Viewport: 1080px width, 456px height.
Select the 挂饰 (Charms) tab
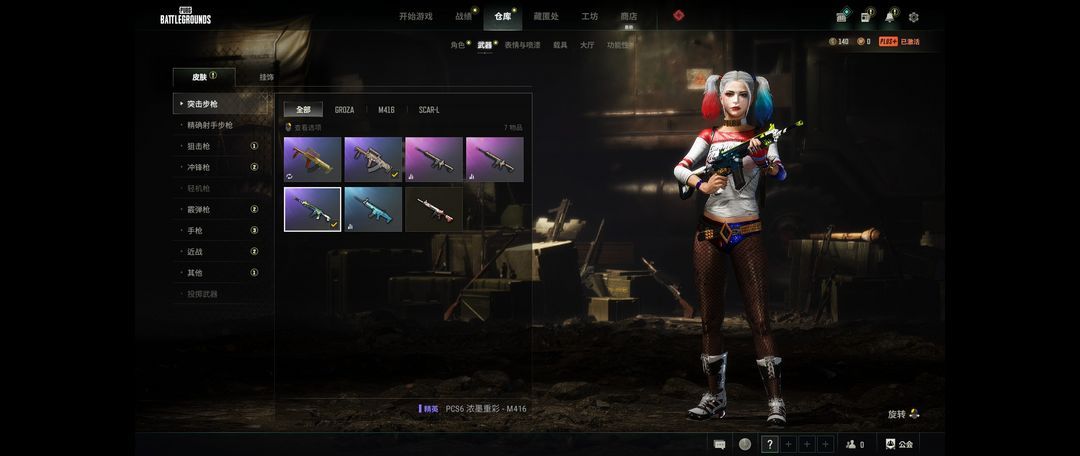click(x=267, y=77)
